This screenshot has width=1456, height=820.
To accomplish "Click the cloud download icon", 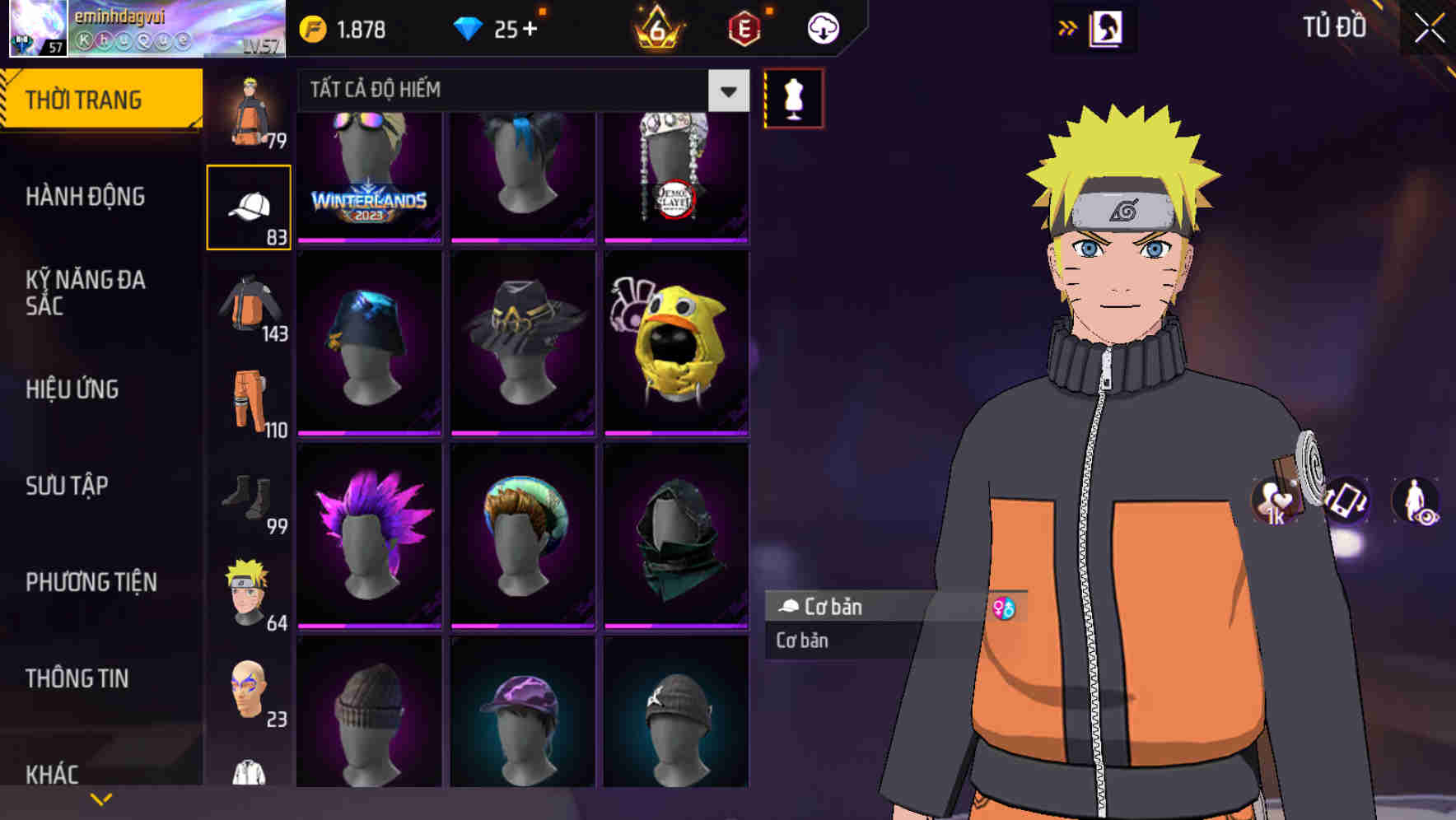I will [x=821, y=27].
